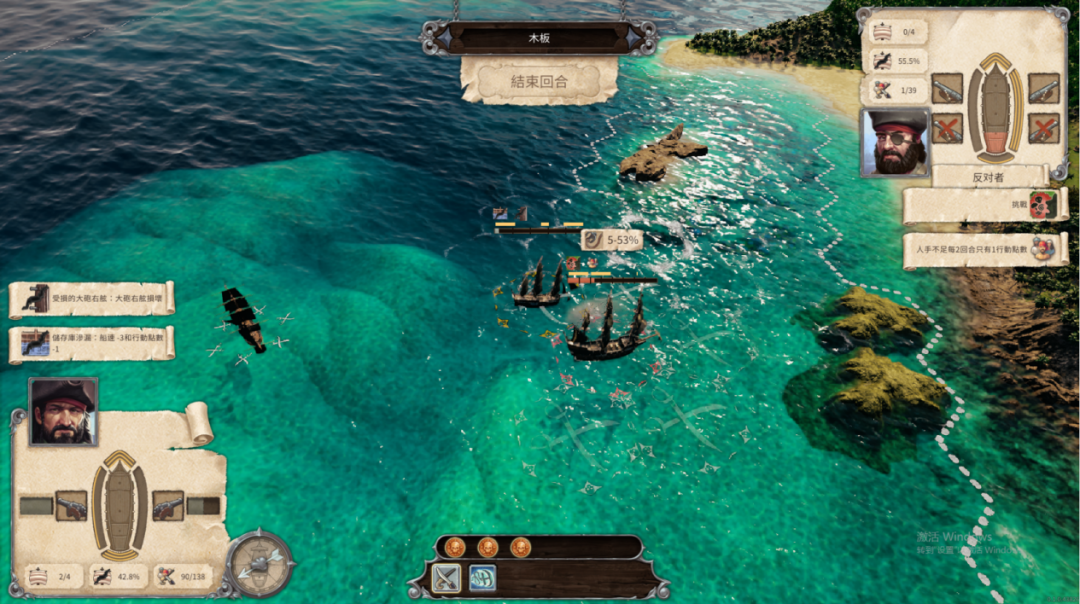Fire the player ship's port side cannon

(71, 505)
